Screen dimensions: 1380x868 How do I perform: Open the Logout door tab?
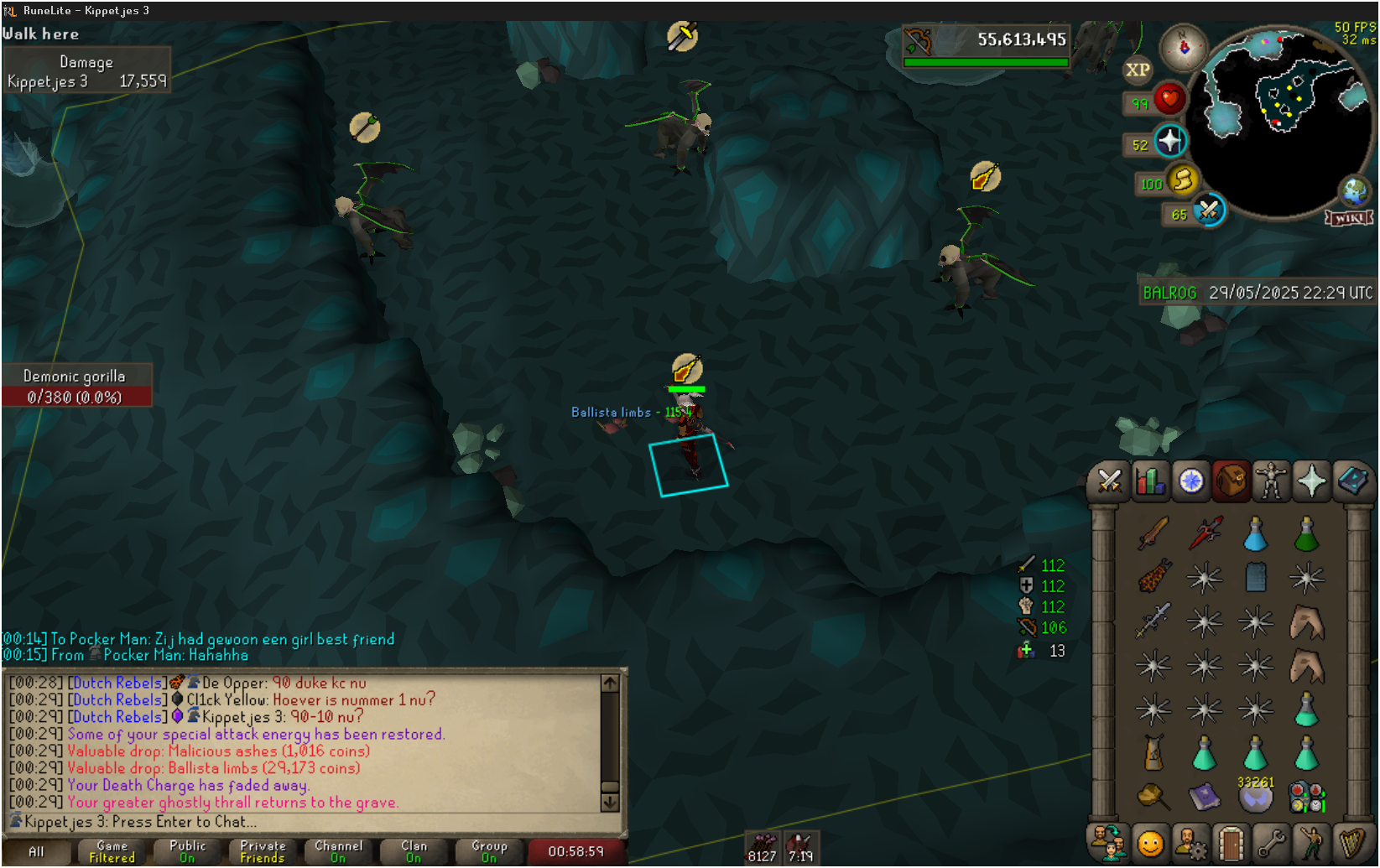(1231, 844)
